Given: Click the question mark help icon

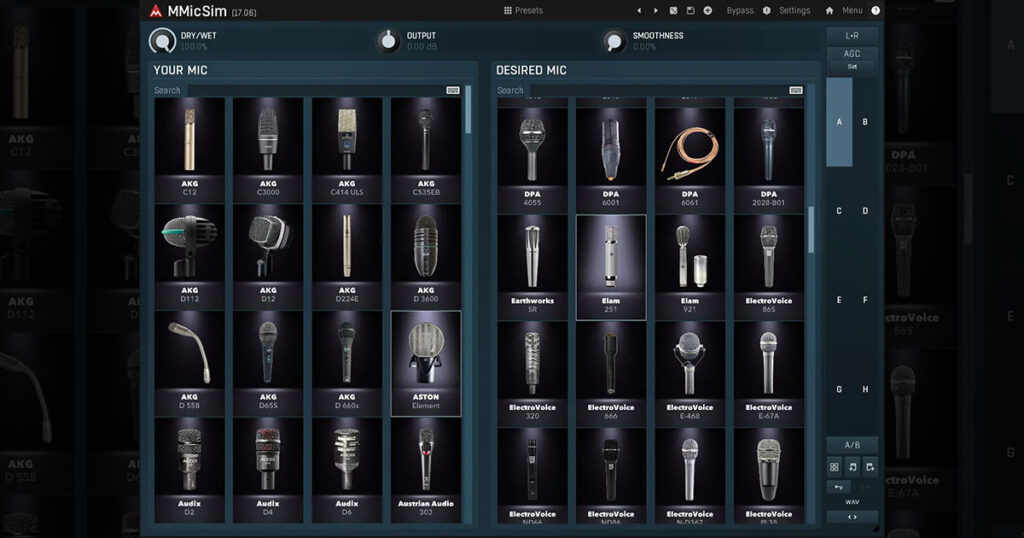Looking at the screenshot, I should [876, 10].
